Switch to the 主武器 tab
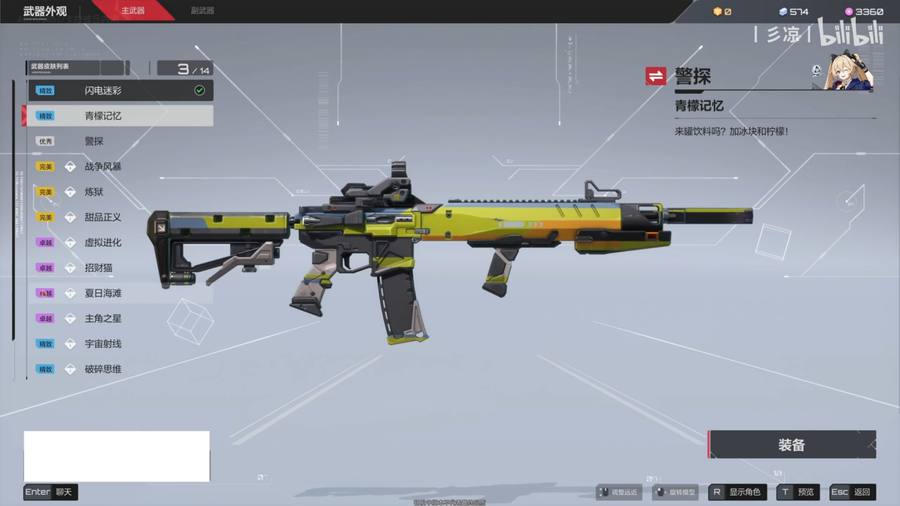The image size is (900, 506). click(x=132, y=11)
